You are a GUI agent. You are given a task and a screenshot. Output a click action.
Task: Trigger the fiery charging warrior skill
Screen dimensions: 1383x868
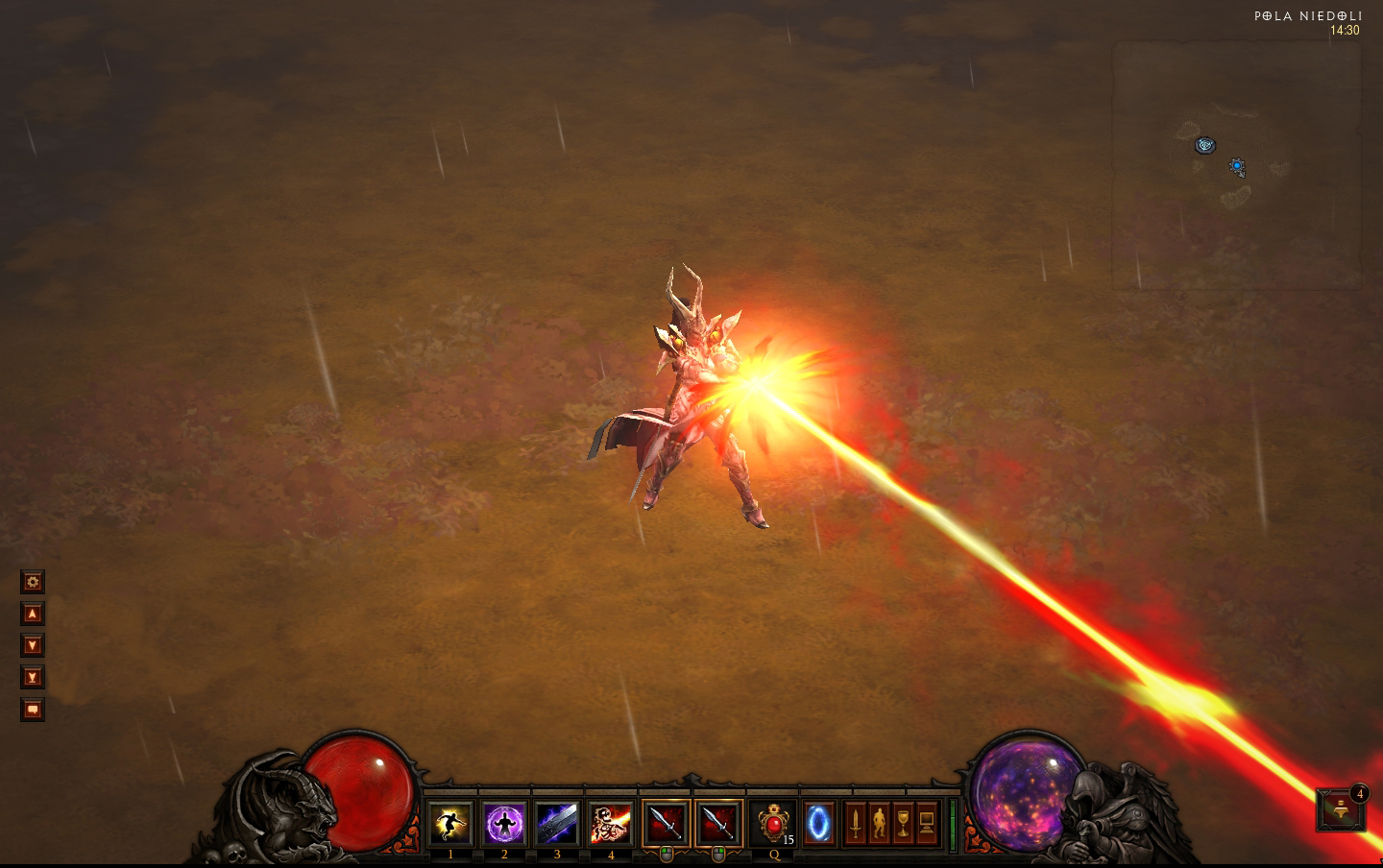[x=611, y=824]
